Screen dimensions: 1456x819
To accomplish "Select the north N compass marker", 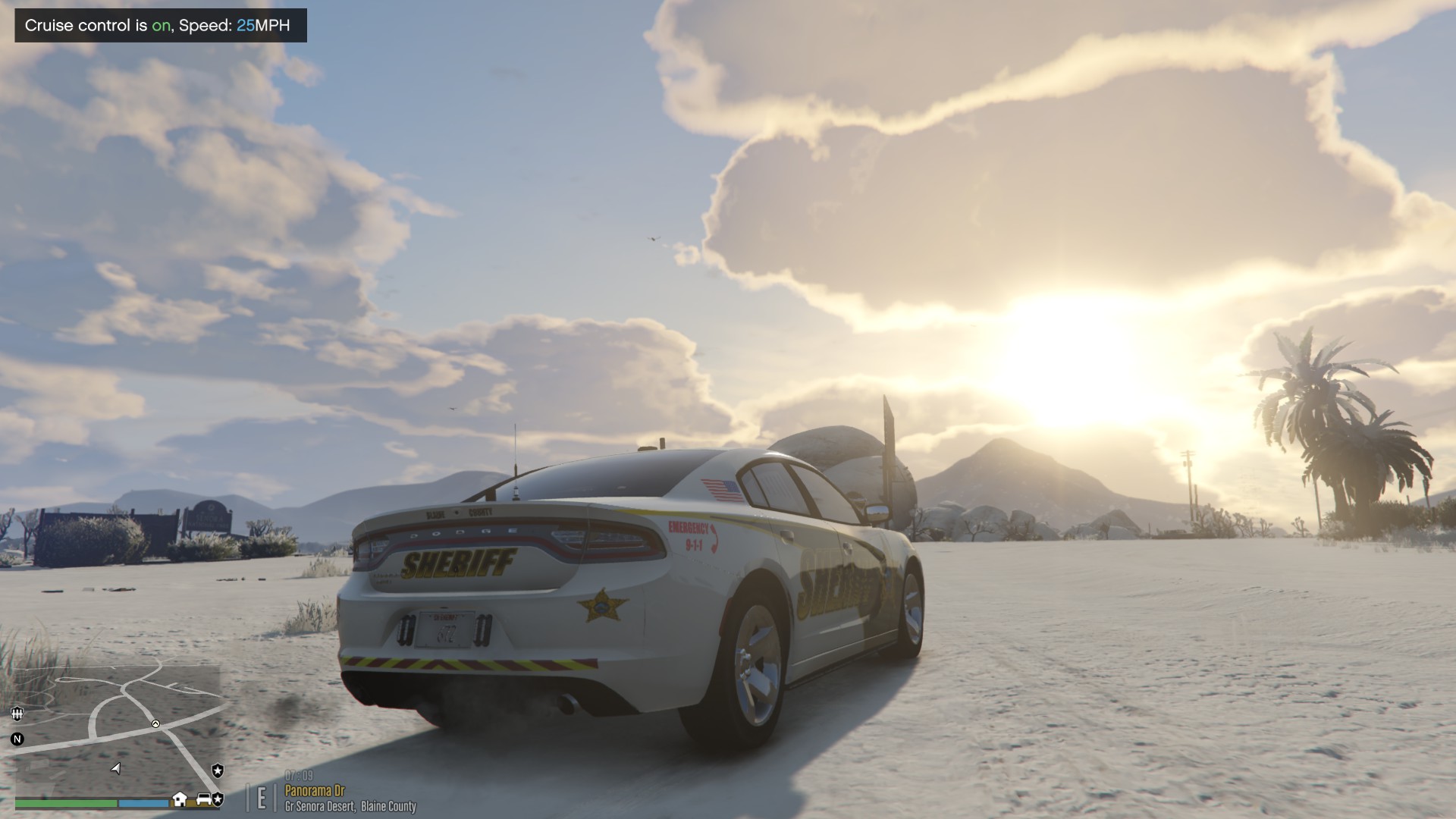I will [17, 739].
